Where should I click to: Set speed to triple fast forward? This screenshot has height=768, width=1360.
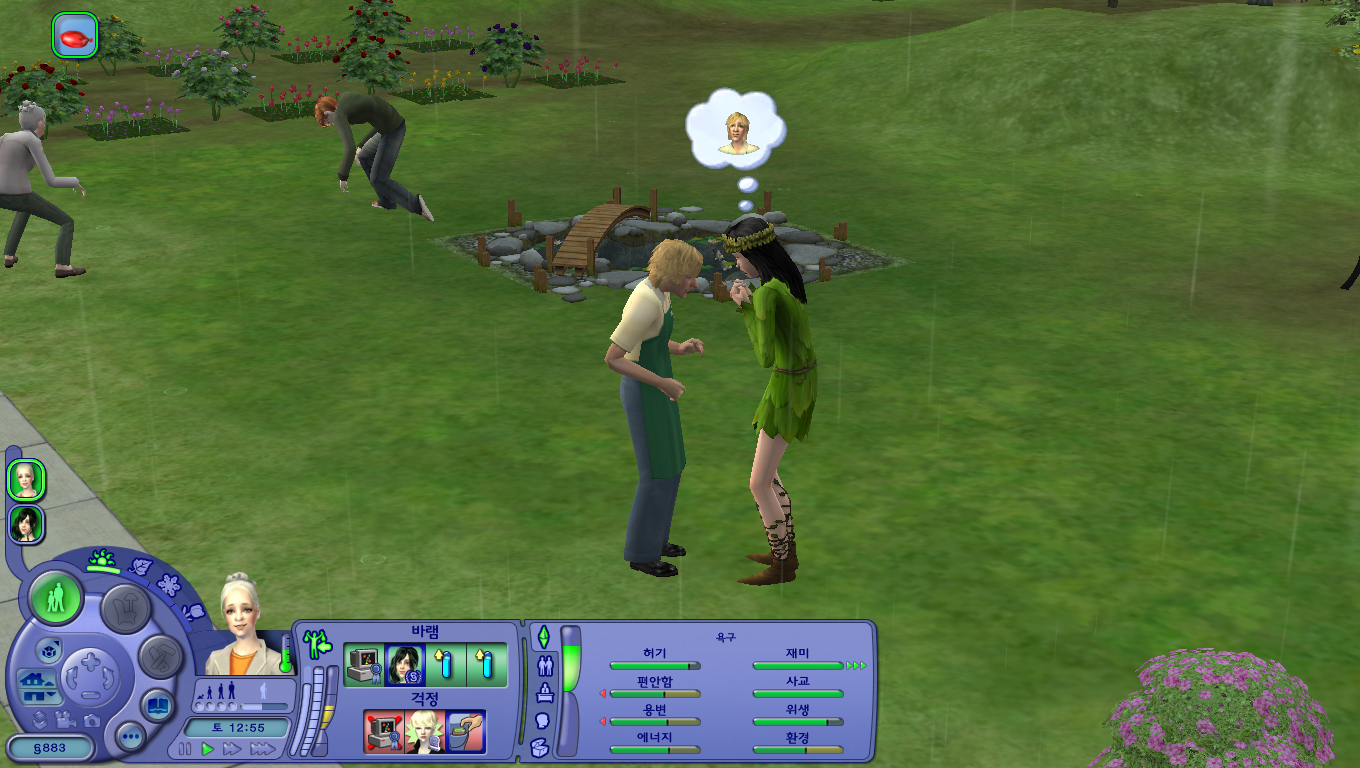point(262,748)
